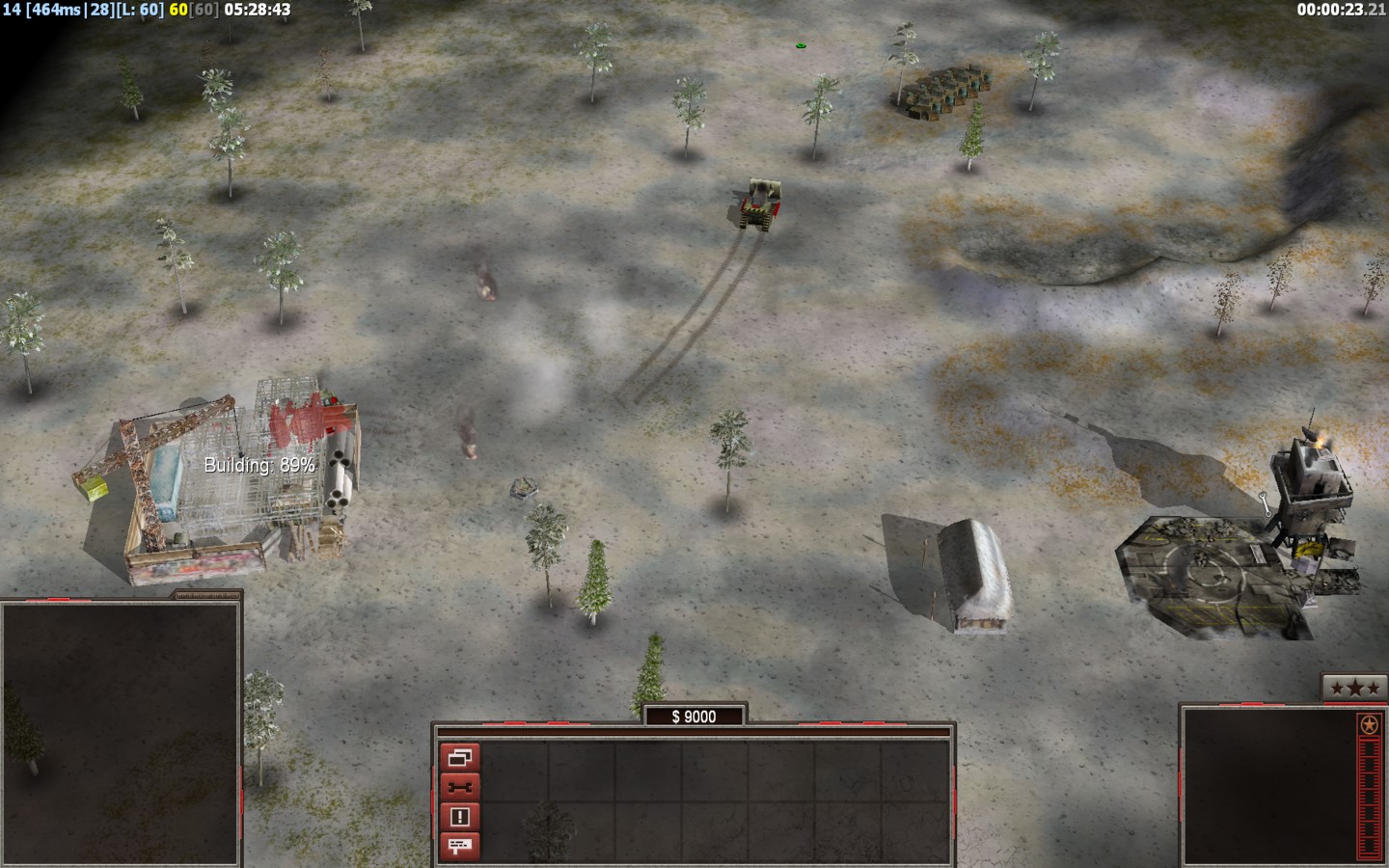Viewport: 1389px width, 868px height.
Task: Click the radar minimap panel
Action: click(x=121, y=734)
